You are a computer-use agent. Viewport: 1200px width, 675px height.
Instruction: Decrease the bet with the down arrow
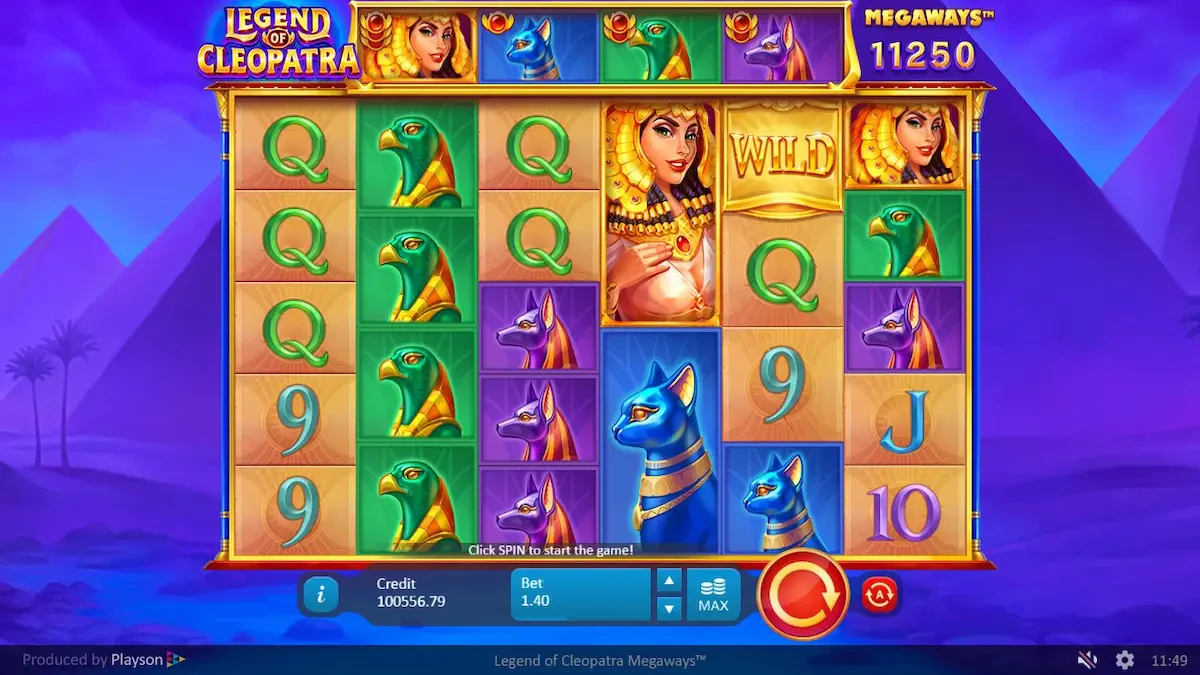669,607
